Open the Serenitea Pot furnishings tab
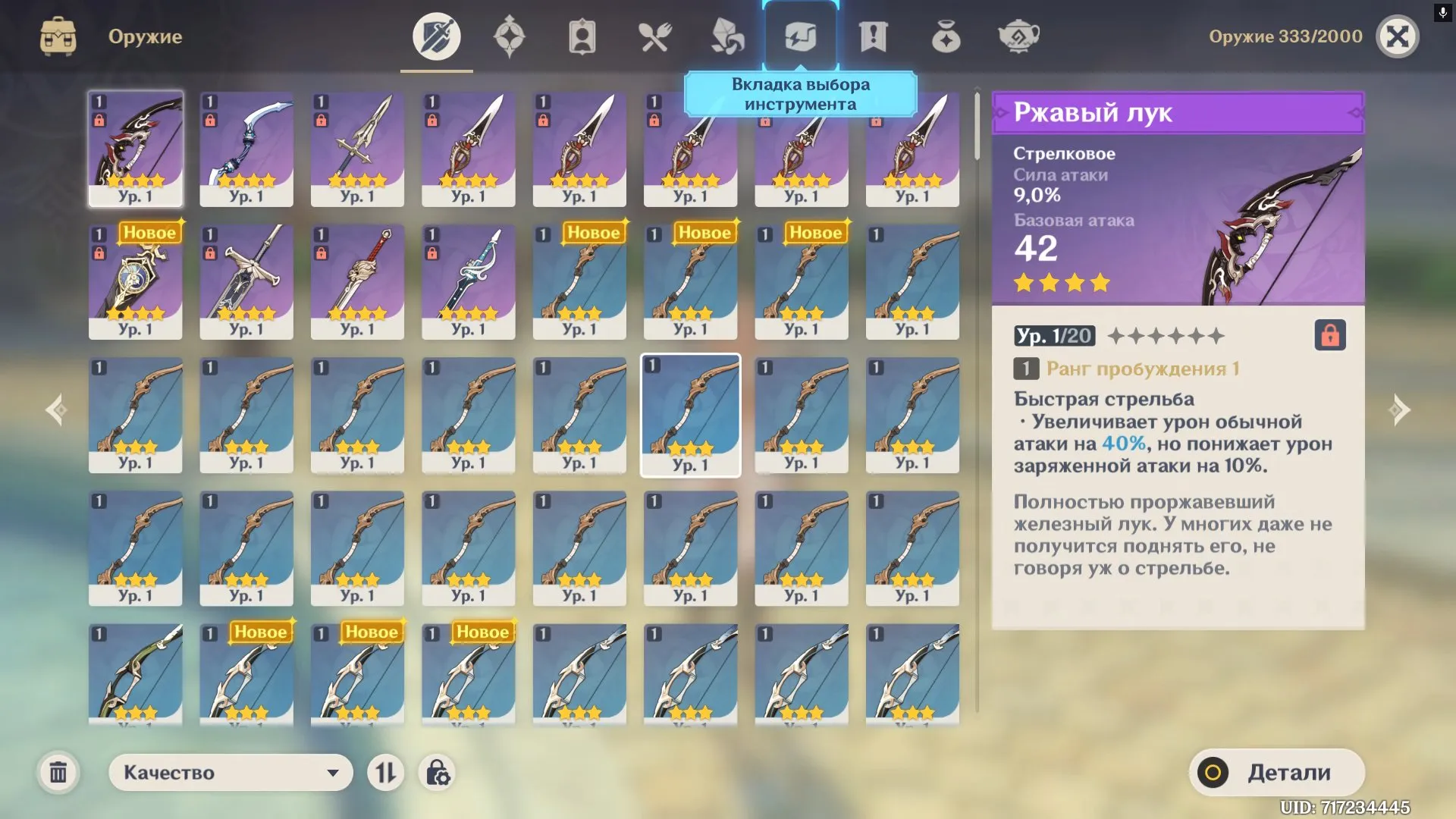This screenshot has height=819, width=1456. [x=1020, y=34]
